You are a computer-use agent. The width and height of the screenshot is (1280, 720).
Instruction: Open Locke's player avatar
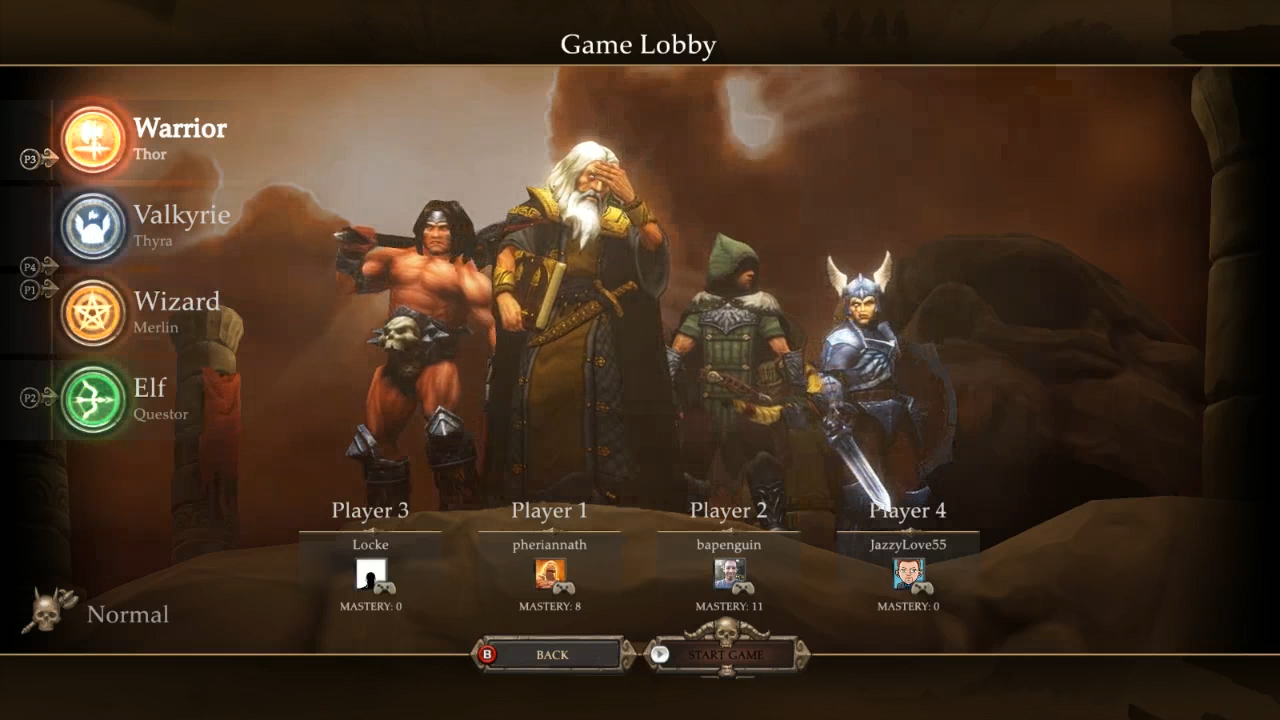[370, 574]
